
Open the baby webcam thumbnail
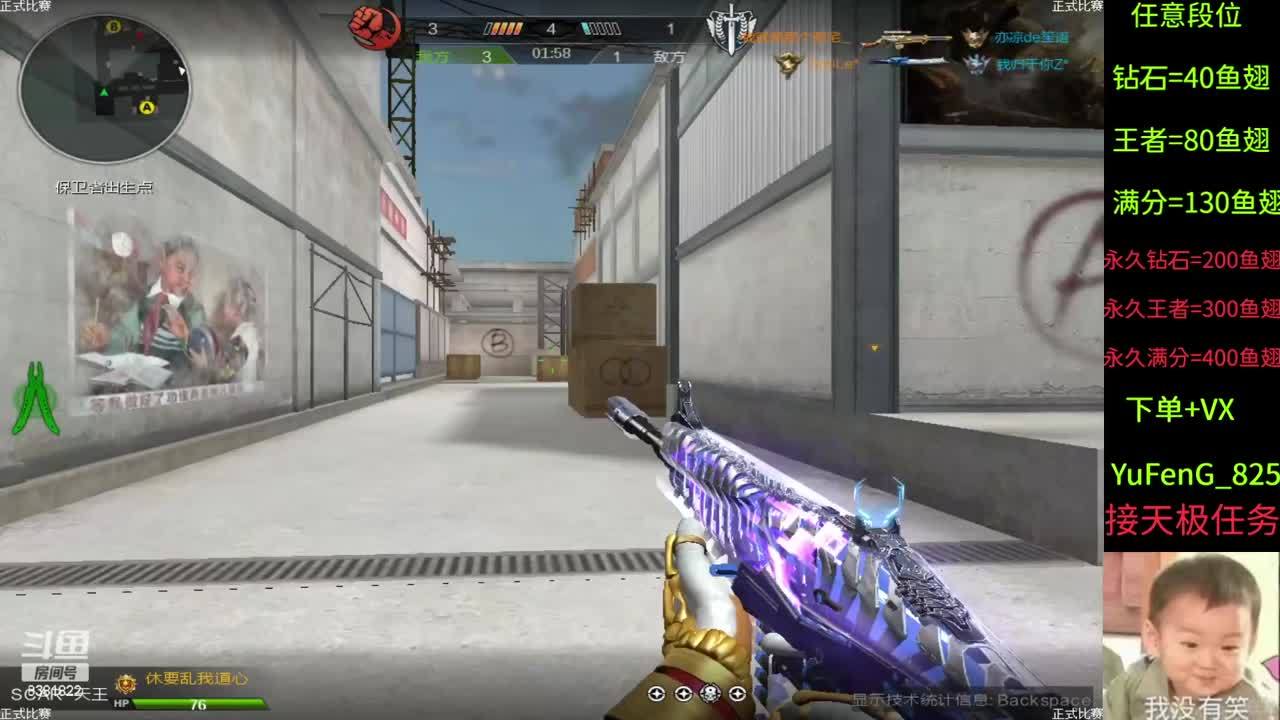(1191, 635)
